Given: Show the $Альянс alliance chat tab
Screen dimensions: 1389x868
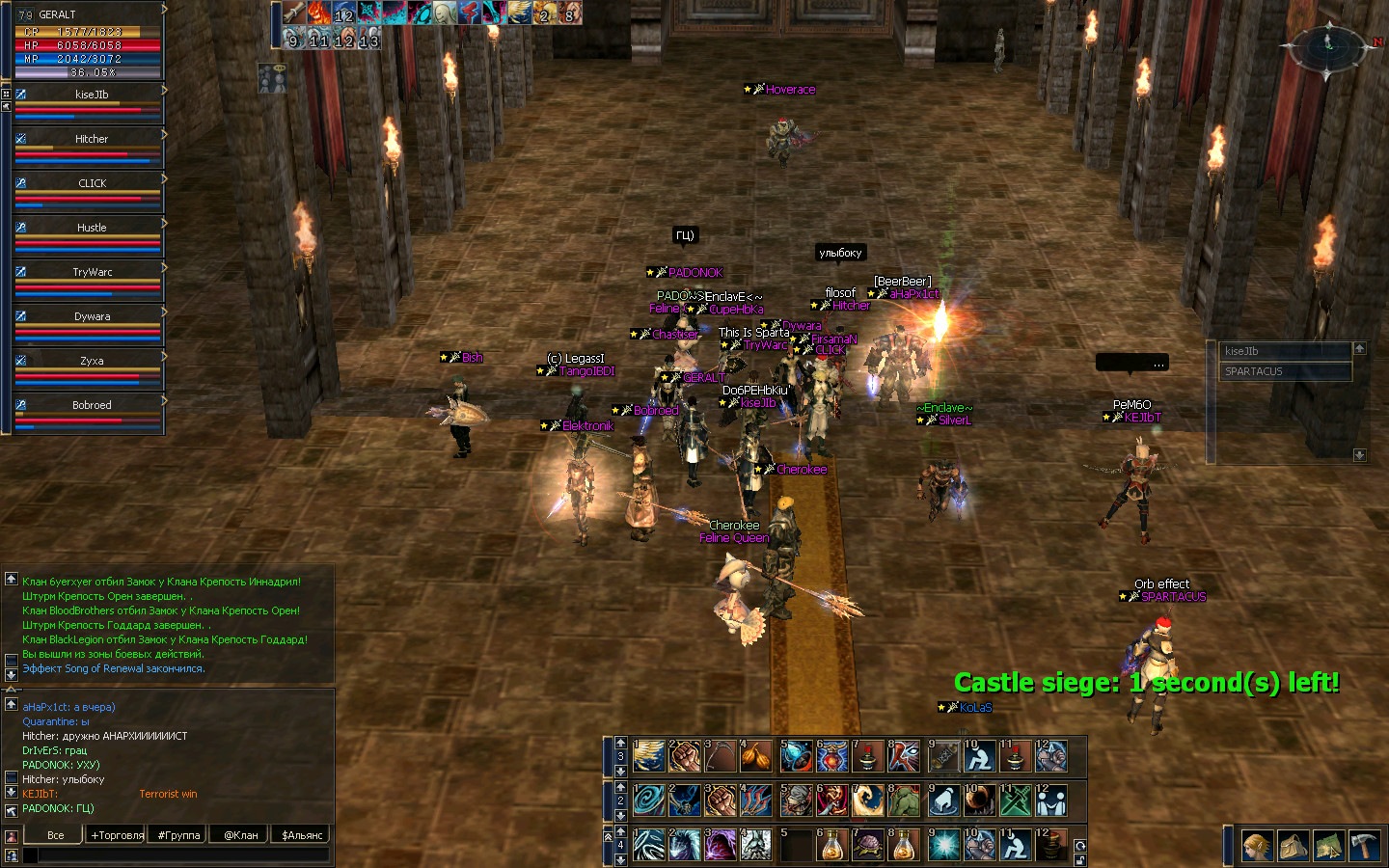Looking at the screenshot, I should pyautogui.click(x=302, y=835).
